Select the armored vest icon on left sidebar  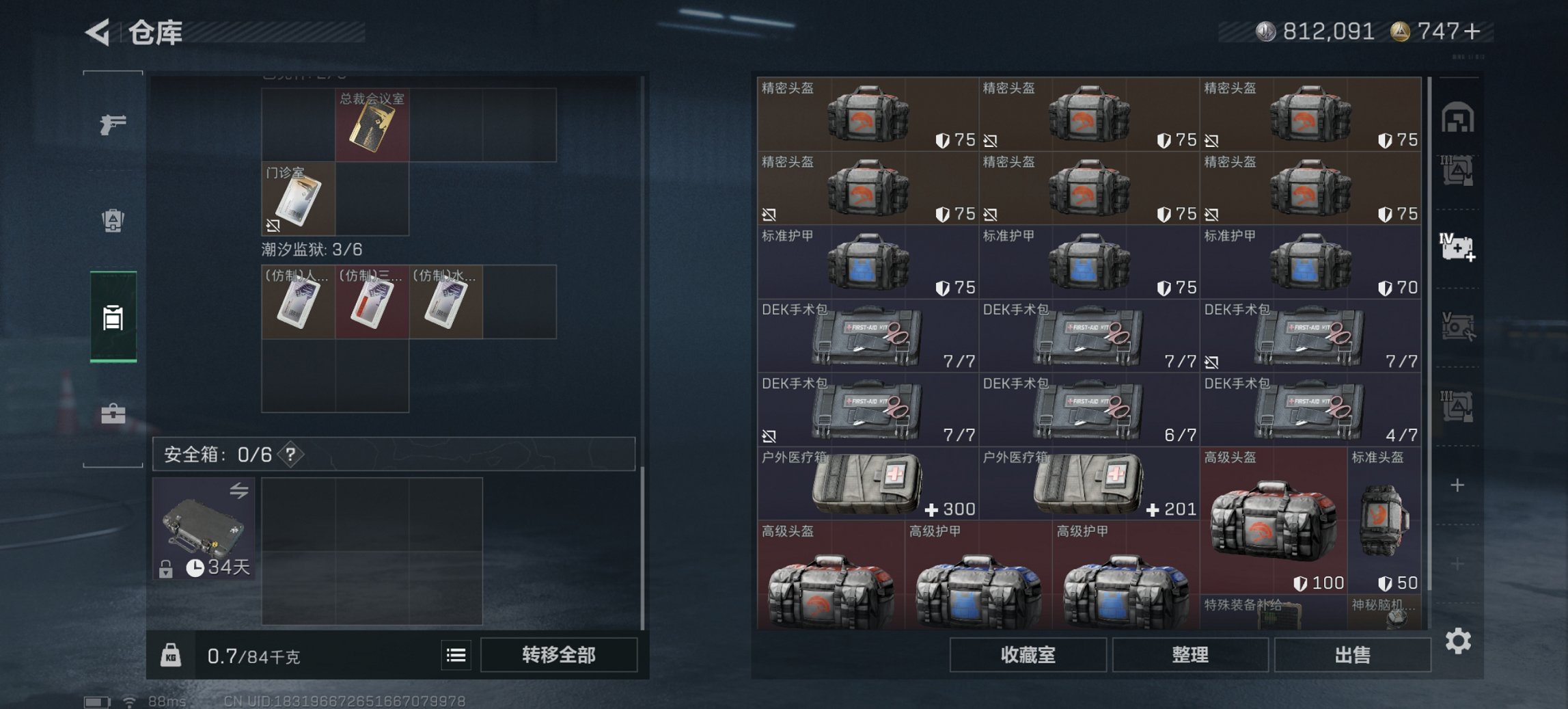(114, 222)
